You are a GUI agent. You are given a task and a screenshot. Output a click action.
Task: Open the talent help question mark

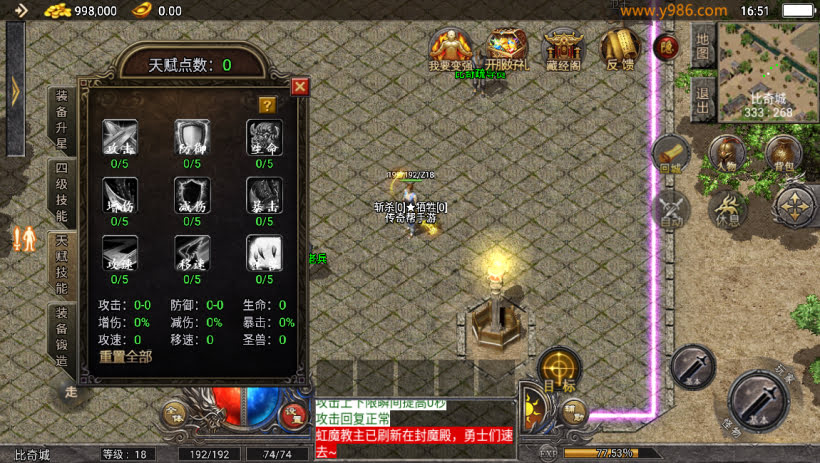[266, 104]
